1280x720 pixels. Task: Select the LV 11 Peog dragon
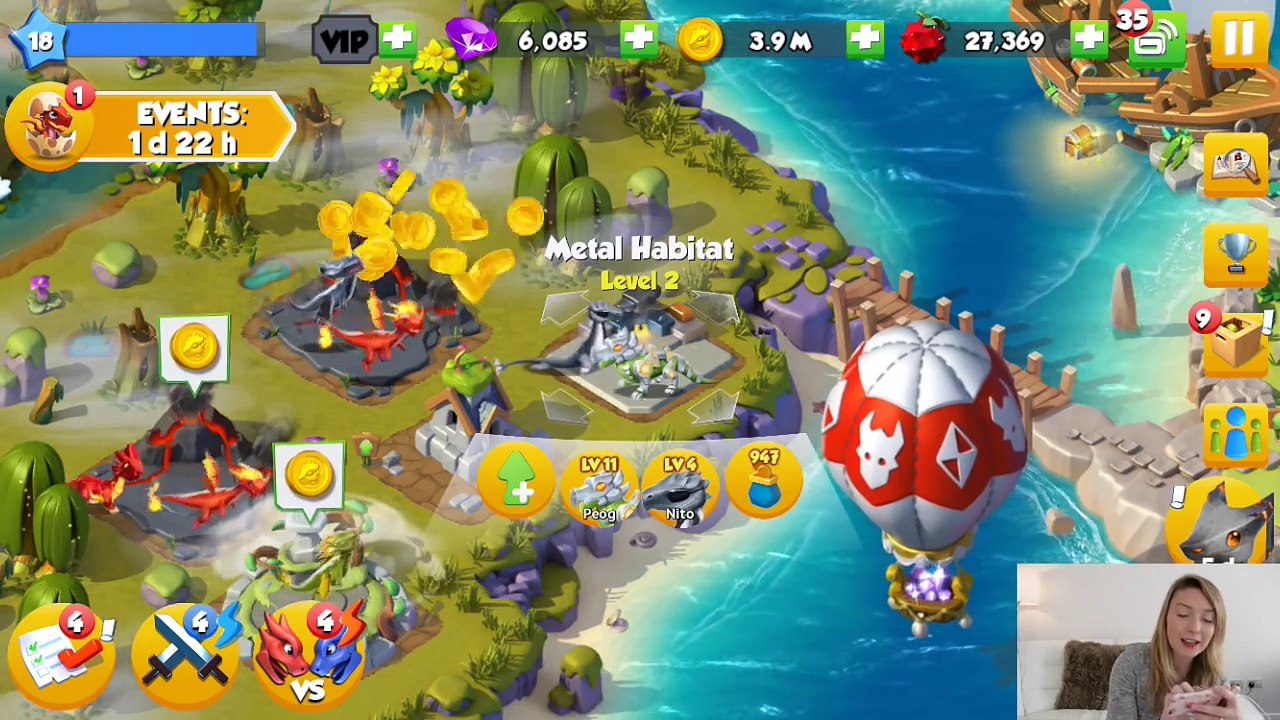[599, 489]
